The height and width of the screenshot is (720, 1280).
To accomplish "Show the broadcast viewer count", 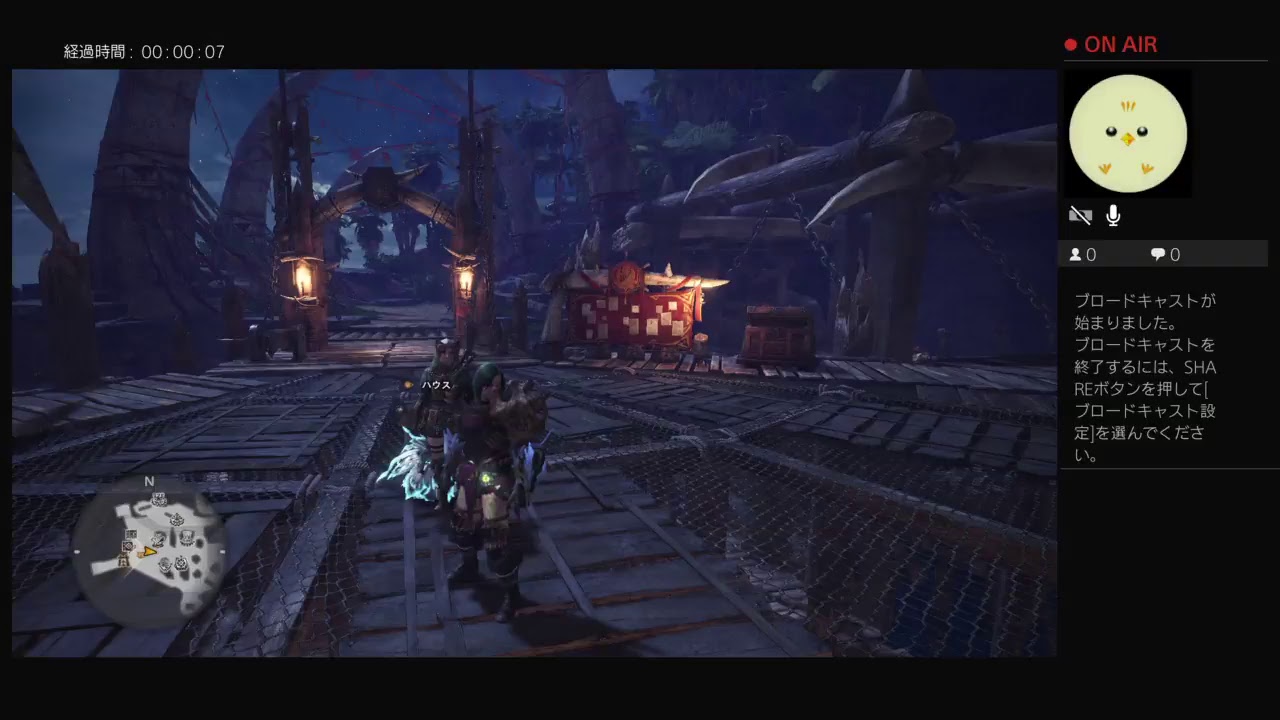I will pyautogui.click(x=1083, y=255).
